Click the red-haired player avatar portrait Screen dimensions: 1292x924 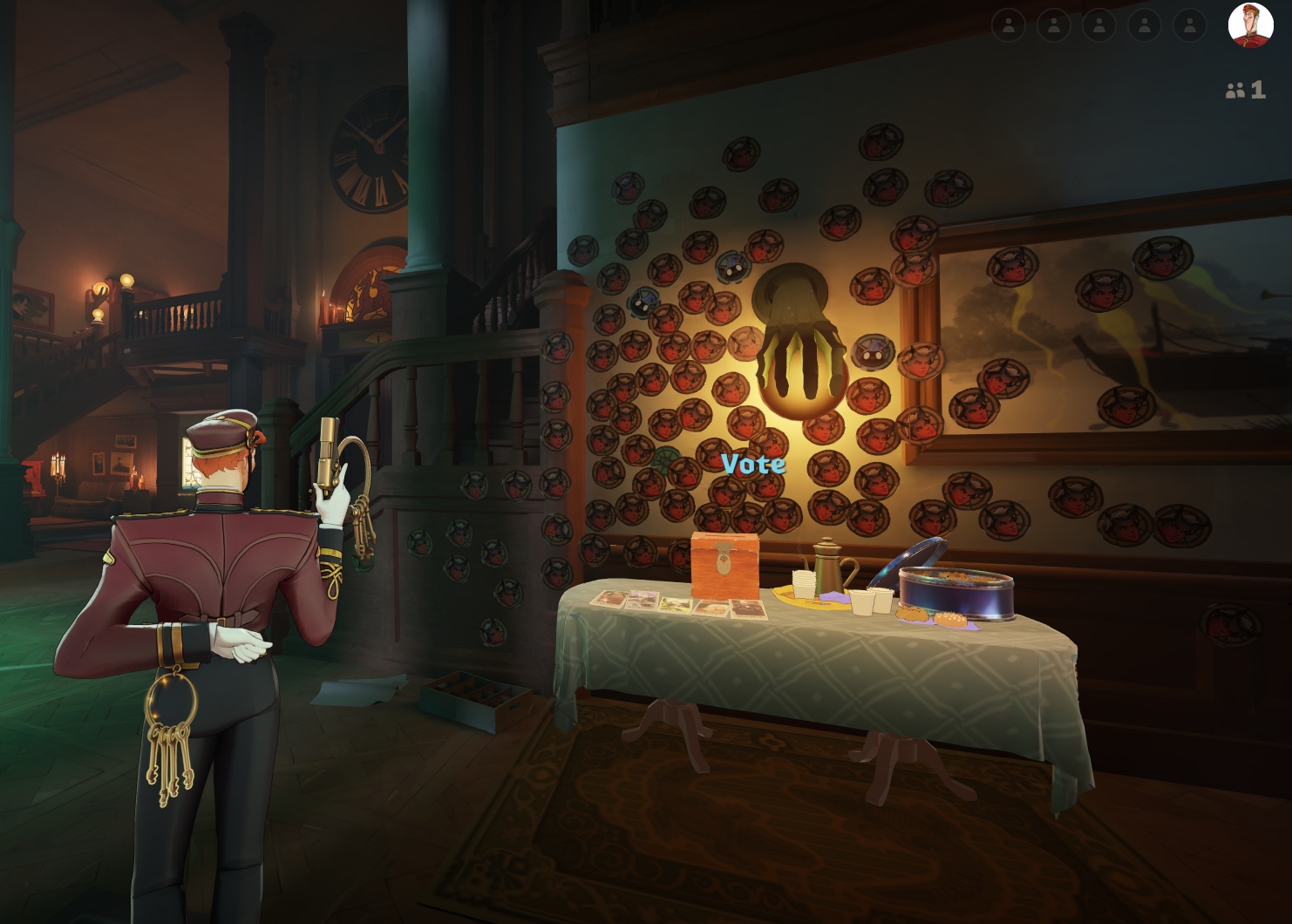[1250, 25]
